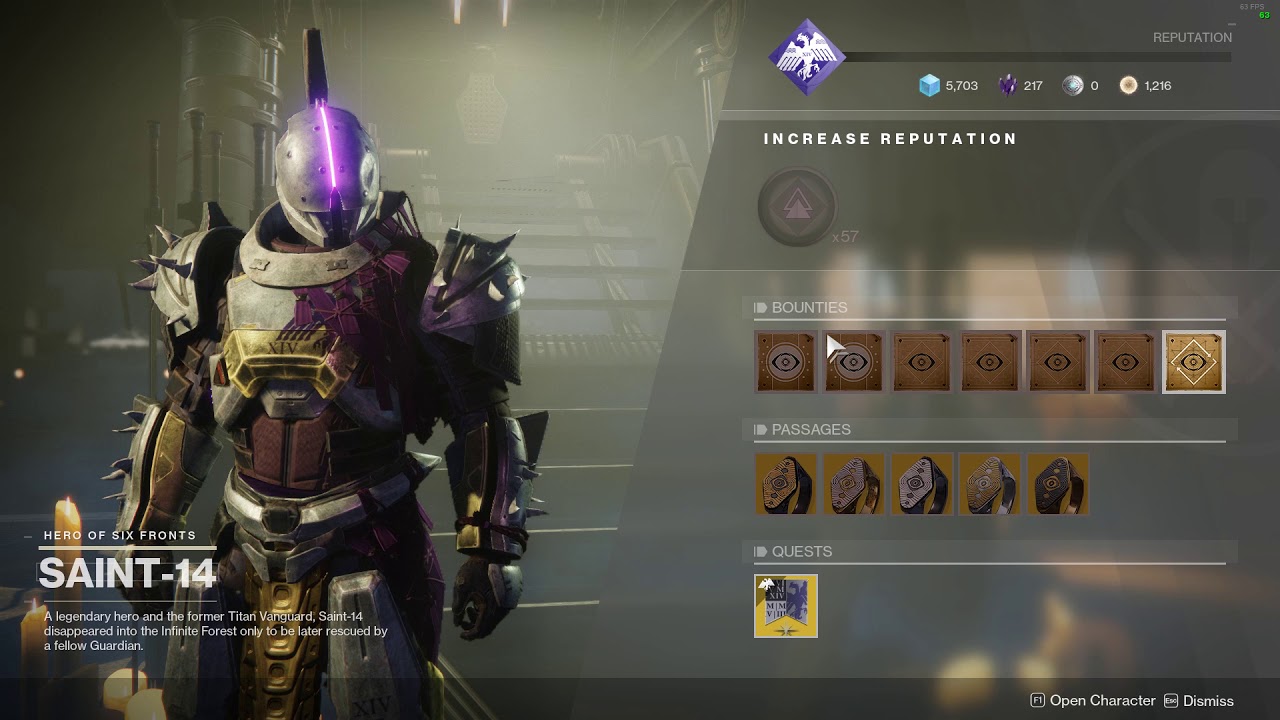Screen dimensions: 1280x720
Task: Choose the black-faced passage with gold band
Action: (x=1058, y=484)
